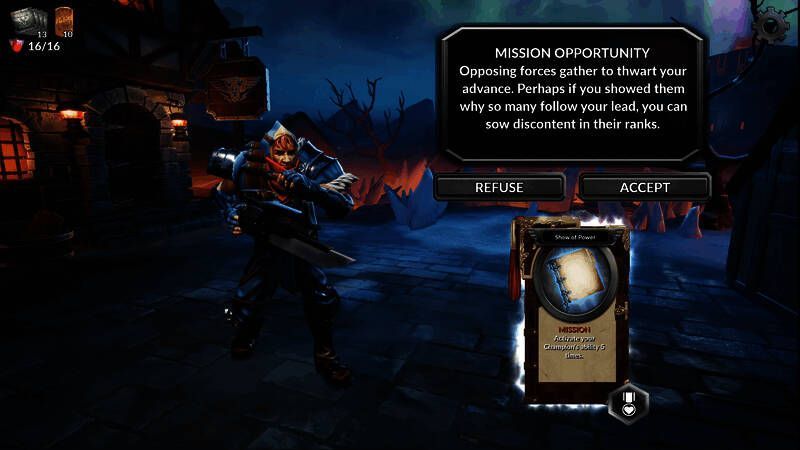Refuse the mission opportunity
Screen dimensions: 800x450
click(499, 187)
